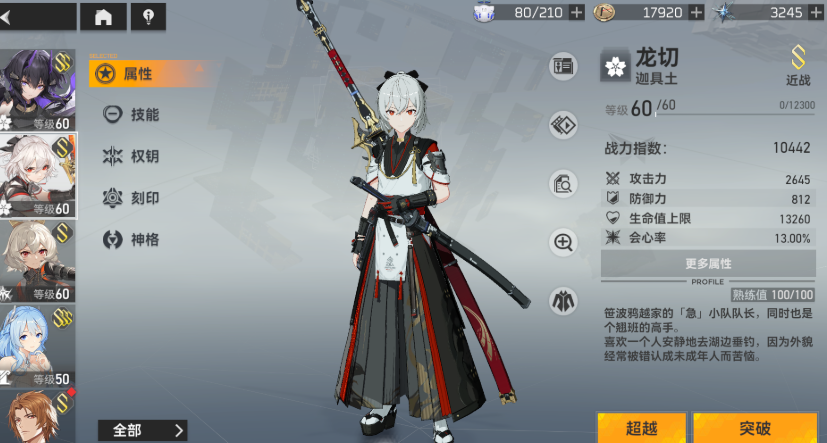The width and height of the screenshot is (827, 443).
Task: Zoom in on the character model with magnifier
Action: tap(563, 242)
